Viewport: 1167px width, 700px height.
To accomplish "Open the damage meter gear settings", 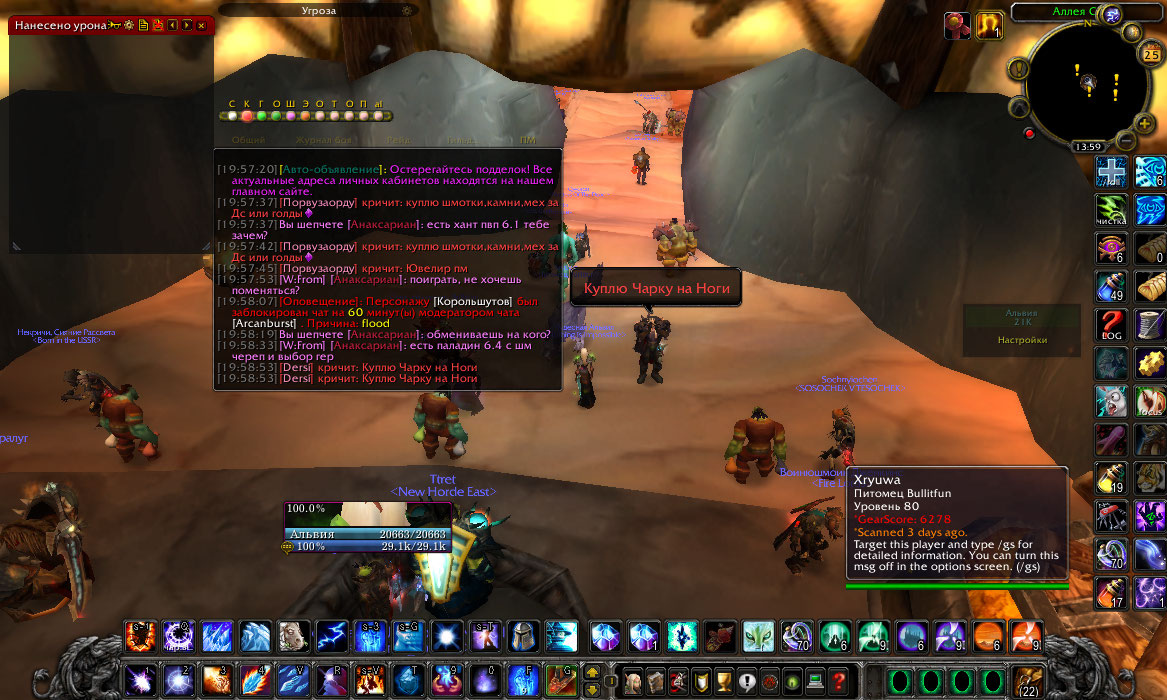I will (129, 25).
